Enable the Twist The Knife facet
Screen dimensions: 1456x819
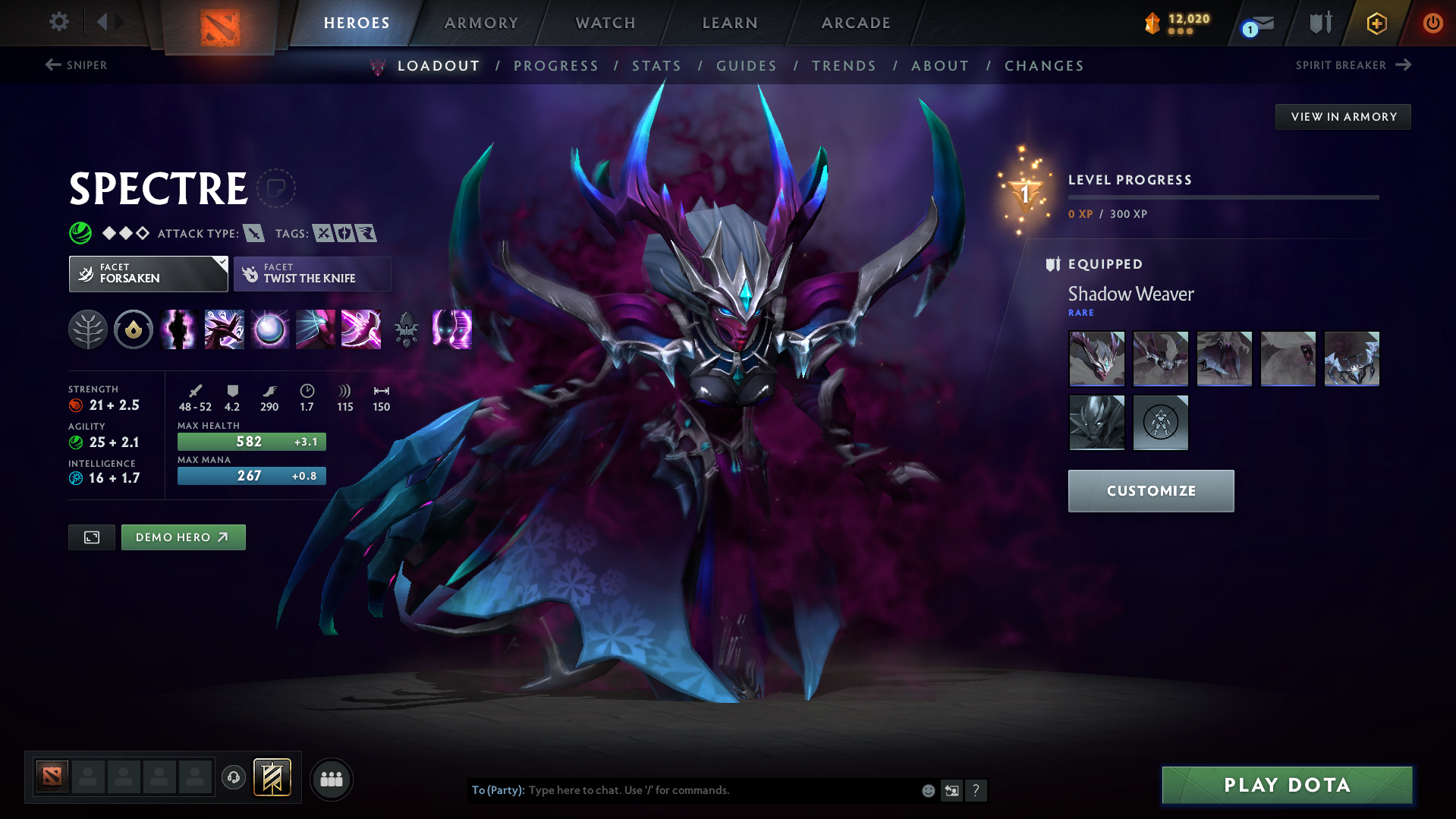tap(312, 273)
